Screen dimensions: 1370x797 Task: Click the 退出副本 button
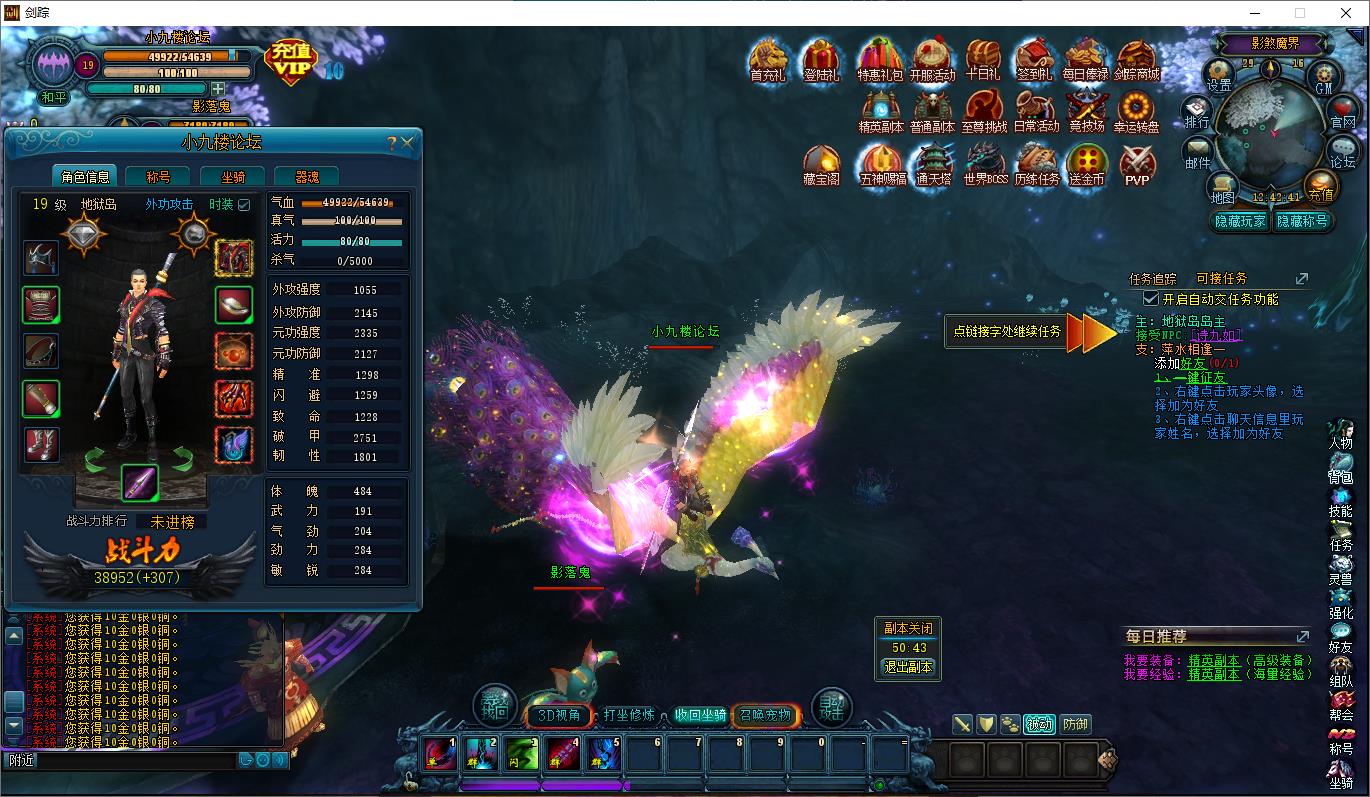point(908,667)
